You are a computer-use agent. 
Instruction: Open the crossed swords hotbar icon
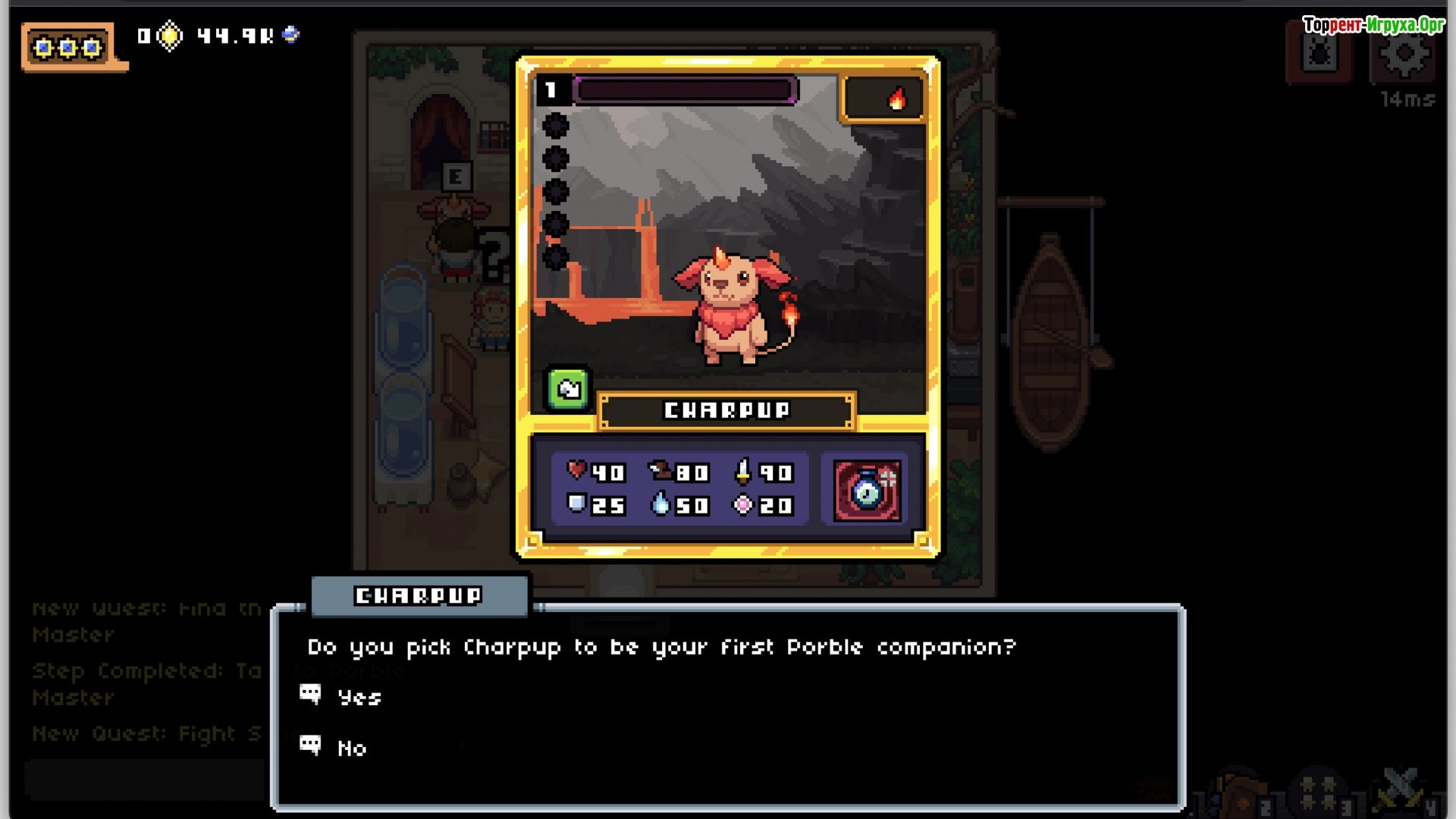pos(1400,790)
